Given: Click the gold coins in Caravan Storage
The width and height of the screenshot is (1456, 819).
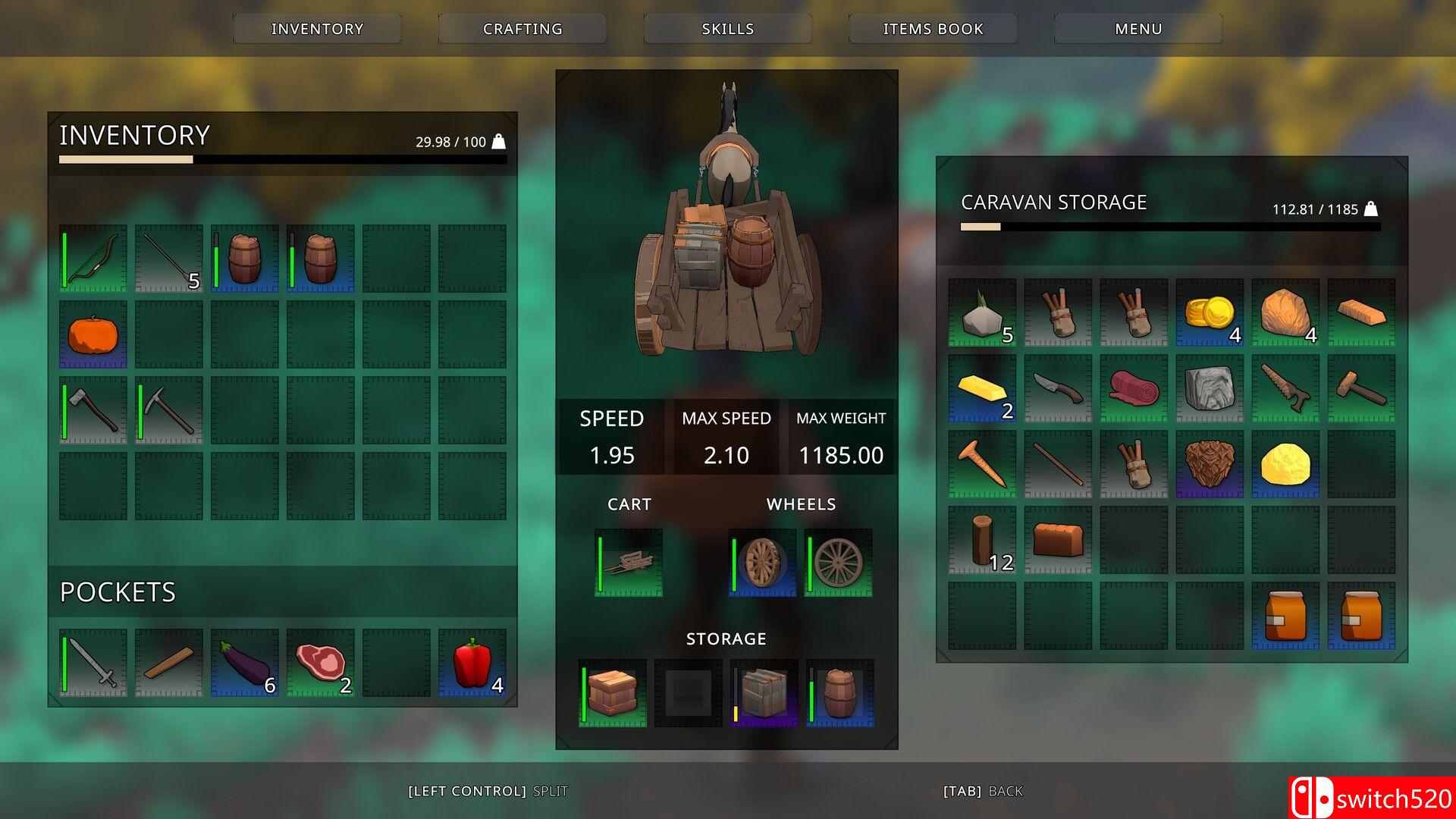Looking at the screenshot, I should [x=1209, y=314].
